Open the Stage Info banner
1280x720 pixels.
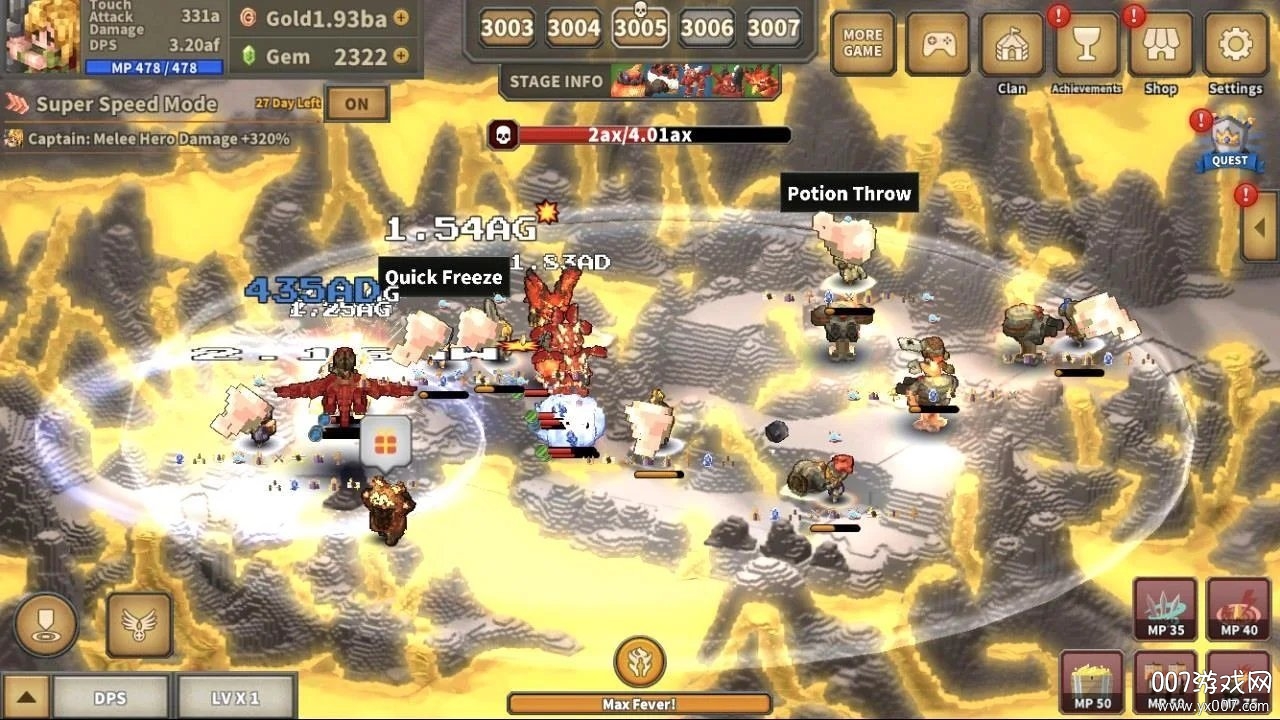556,82
